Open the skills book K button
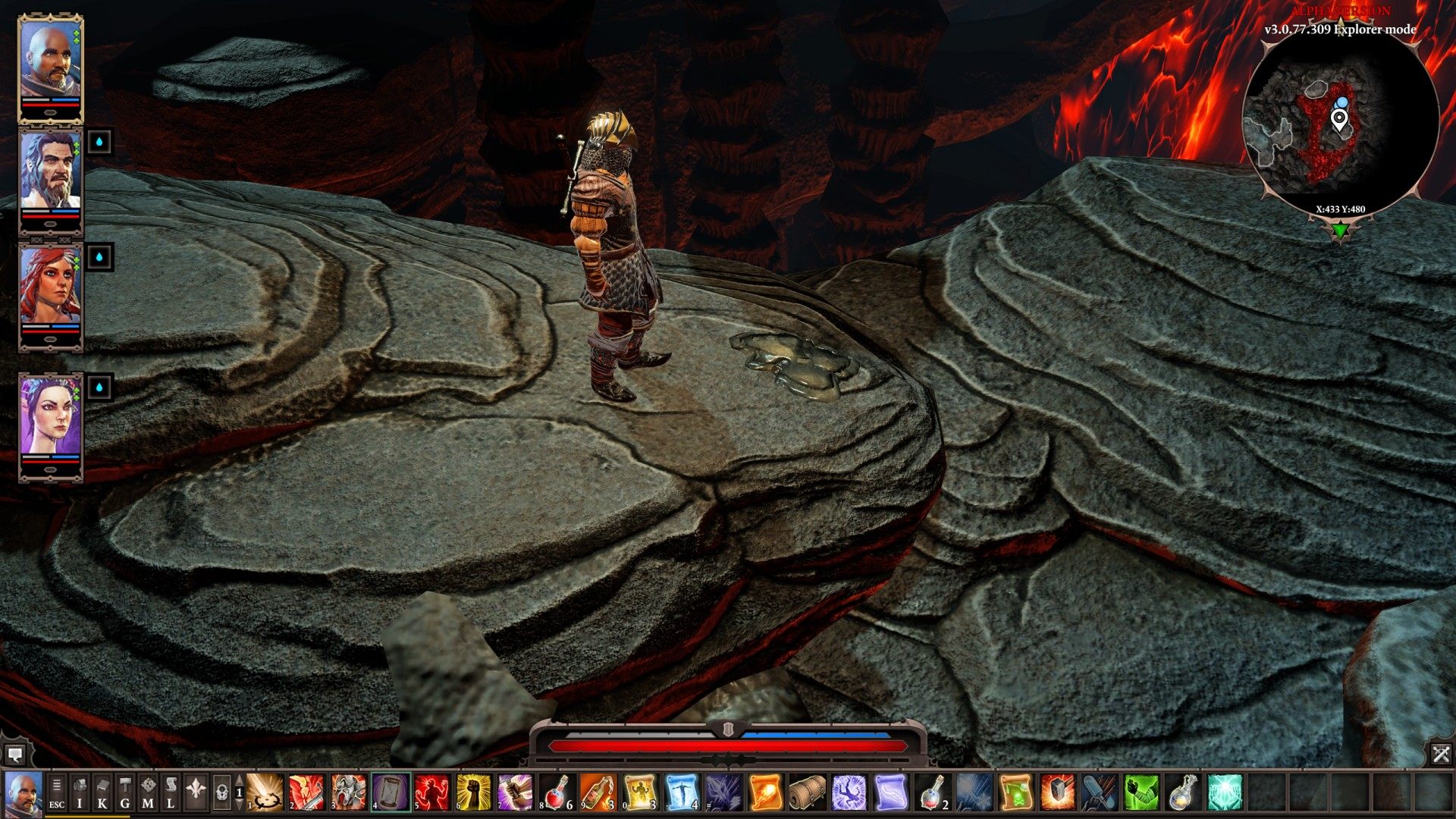This screenshot has height=819, width=1456. 102,792
